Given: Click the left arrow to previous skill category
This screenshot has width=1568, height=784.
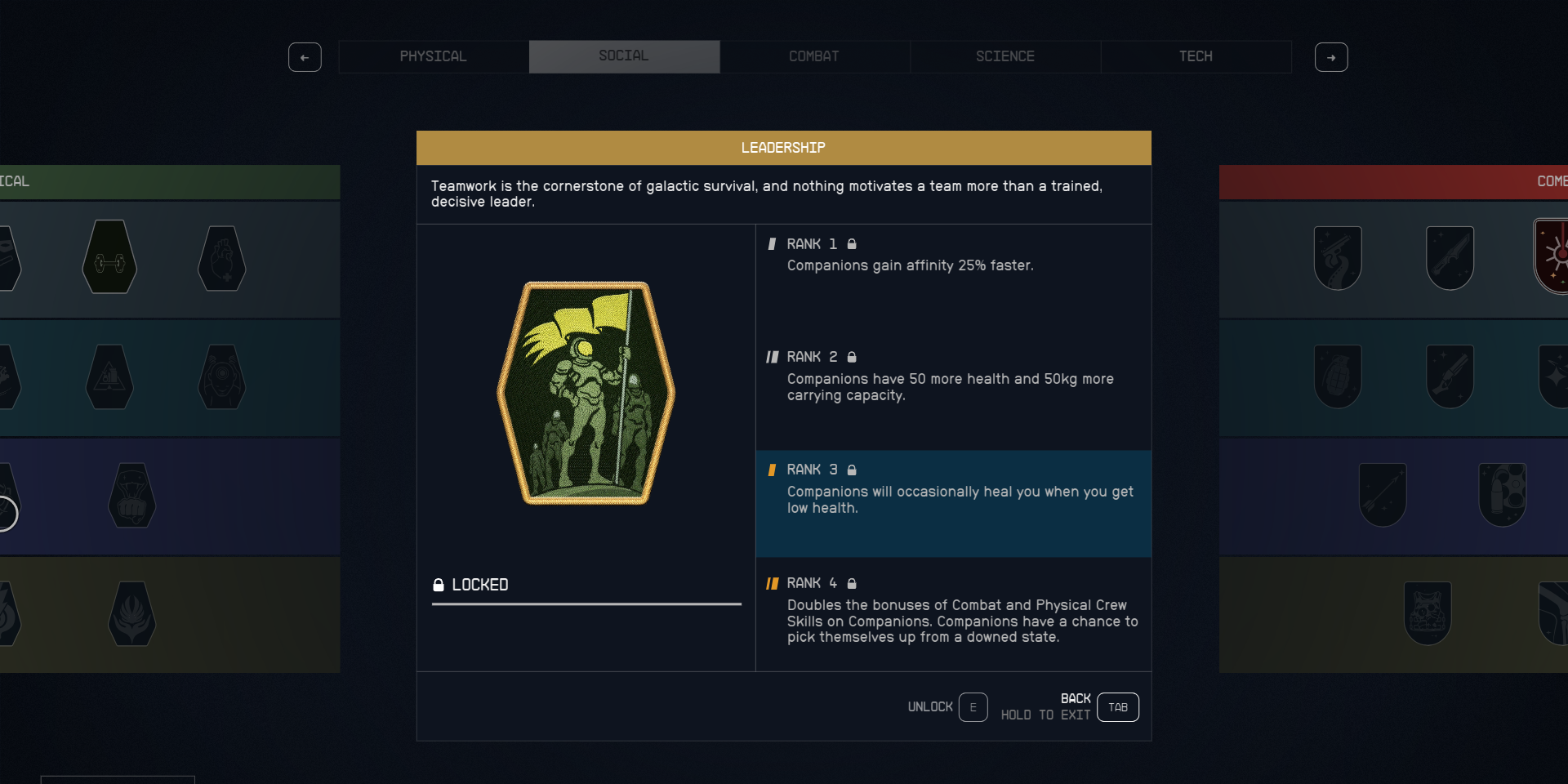Looking at the screenshot, I should click(305, 57).
